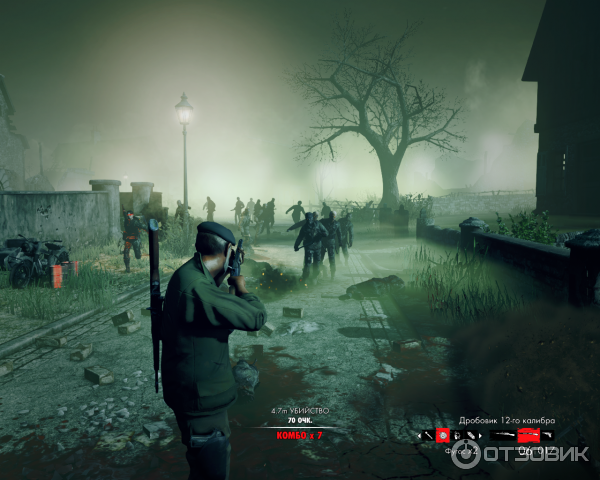Select the red highlighted explosive item slot
This screenshot has height=480, width=600.
point(442,435)
